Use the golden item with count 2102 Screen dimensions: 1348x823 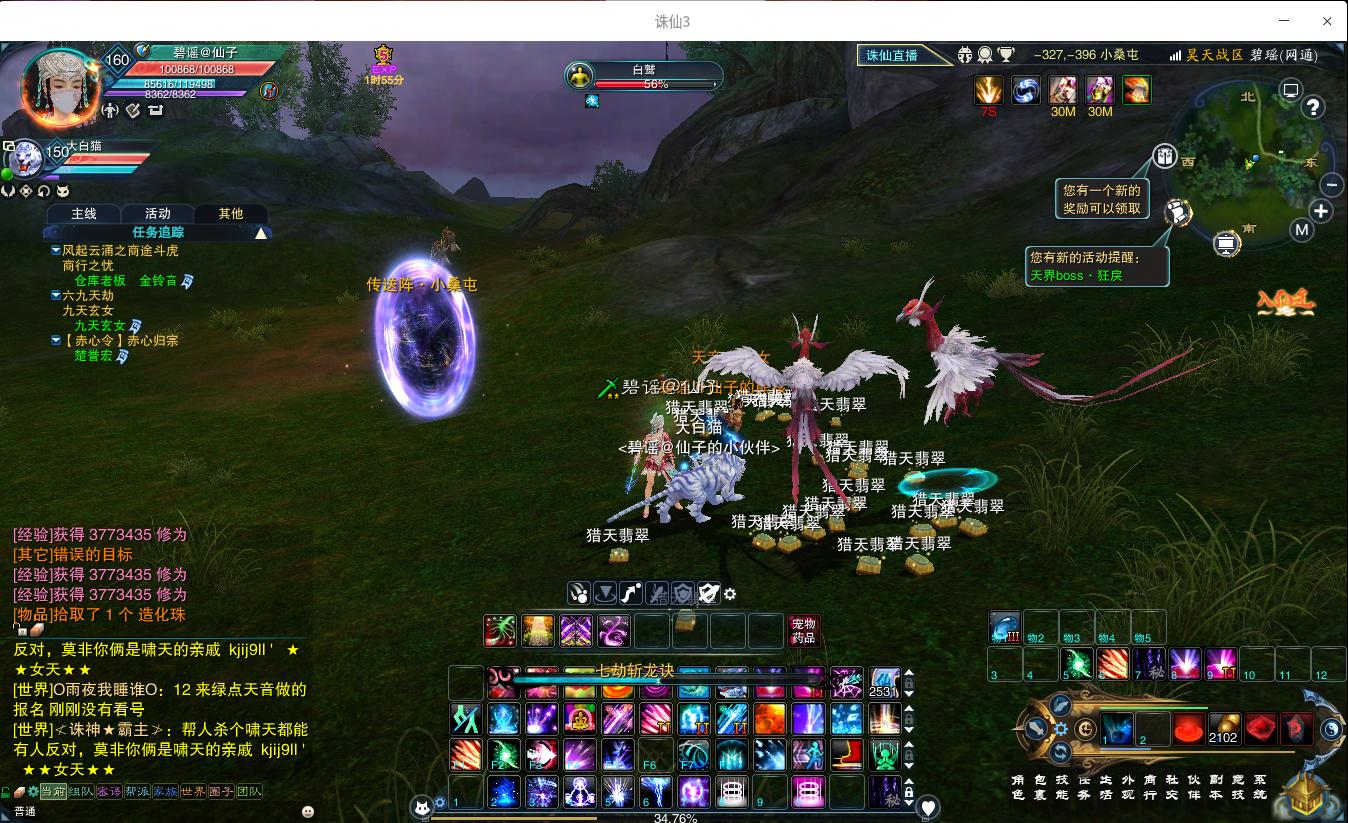click(1223, 729)
